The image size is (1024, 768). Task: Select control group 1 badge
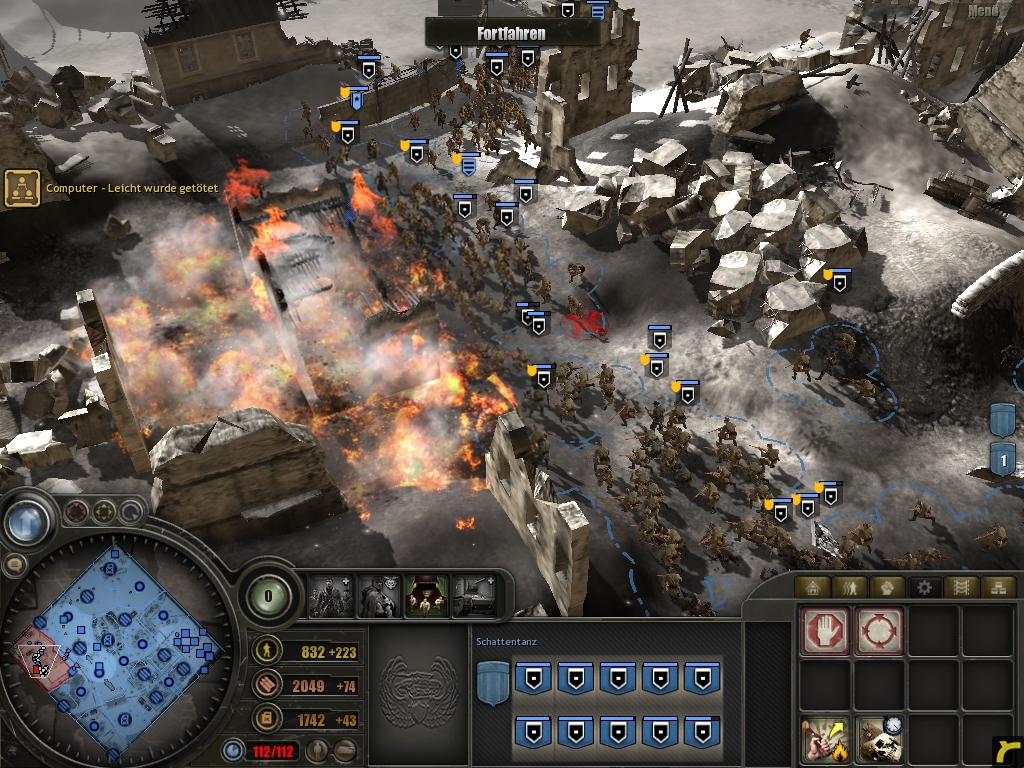pyautogui.click(x=1003, y=459)
